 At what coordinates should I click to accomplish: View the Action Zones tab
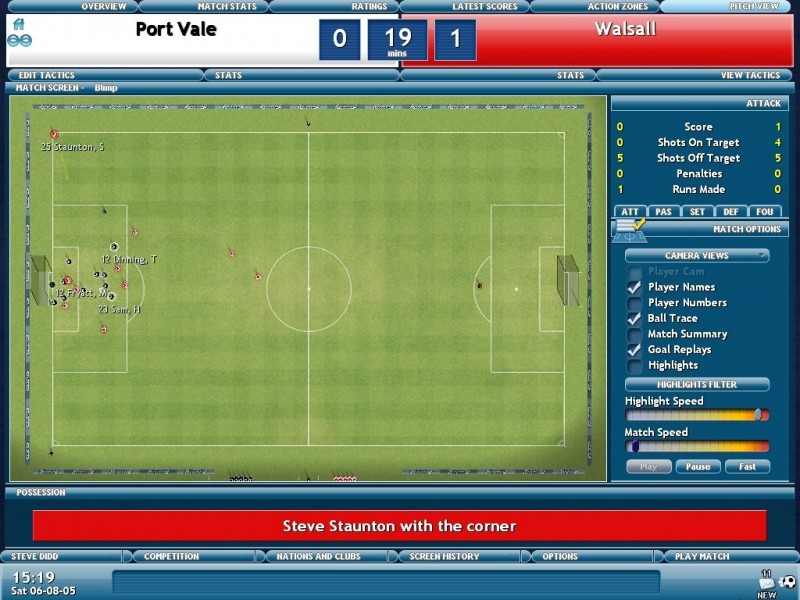coord(617,7)
